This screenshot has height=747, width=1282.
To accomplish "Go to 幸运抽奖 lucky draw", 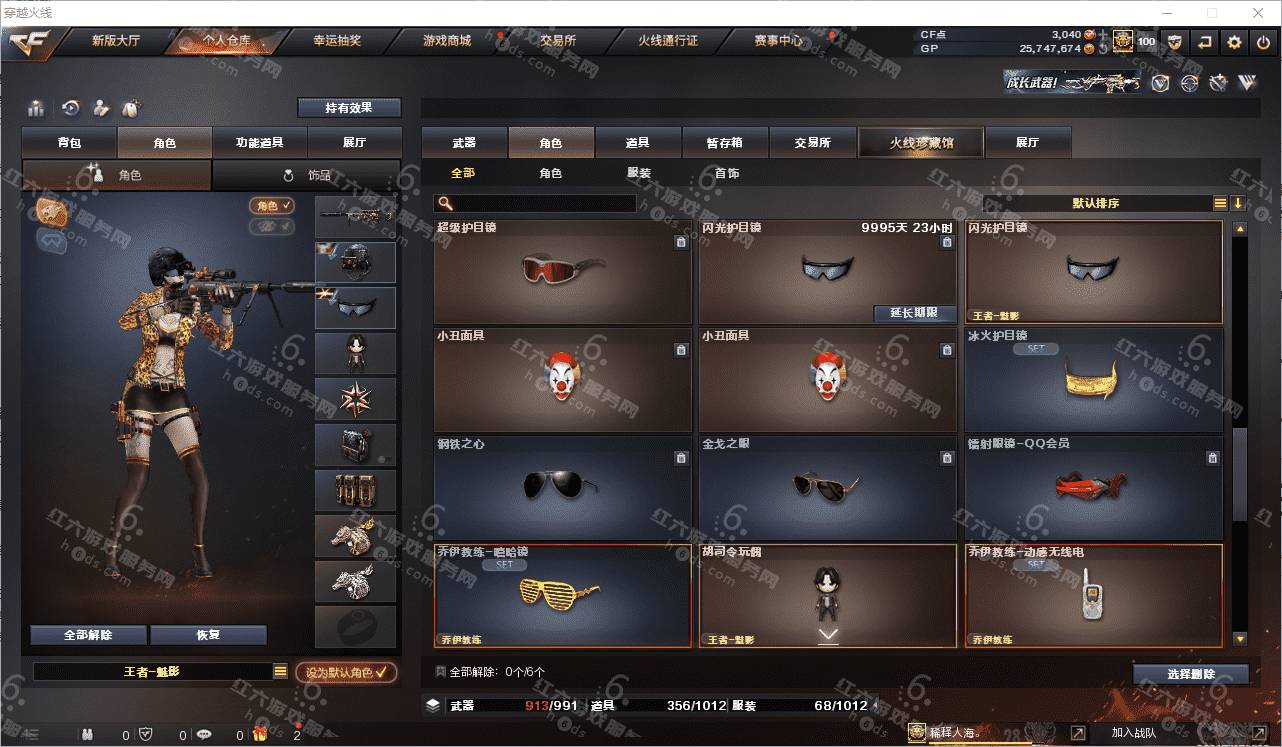I will [x=337, y=41].
